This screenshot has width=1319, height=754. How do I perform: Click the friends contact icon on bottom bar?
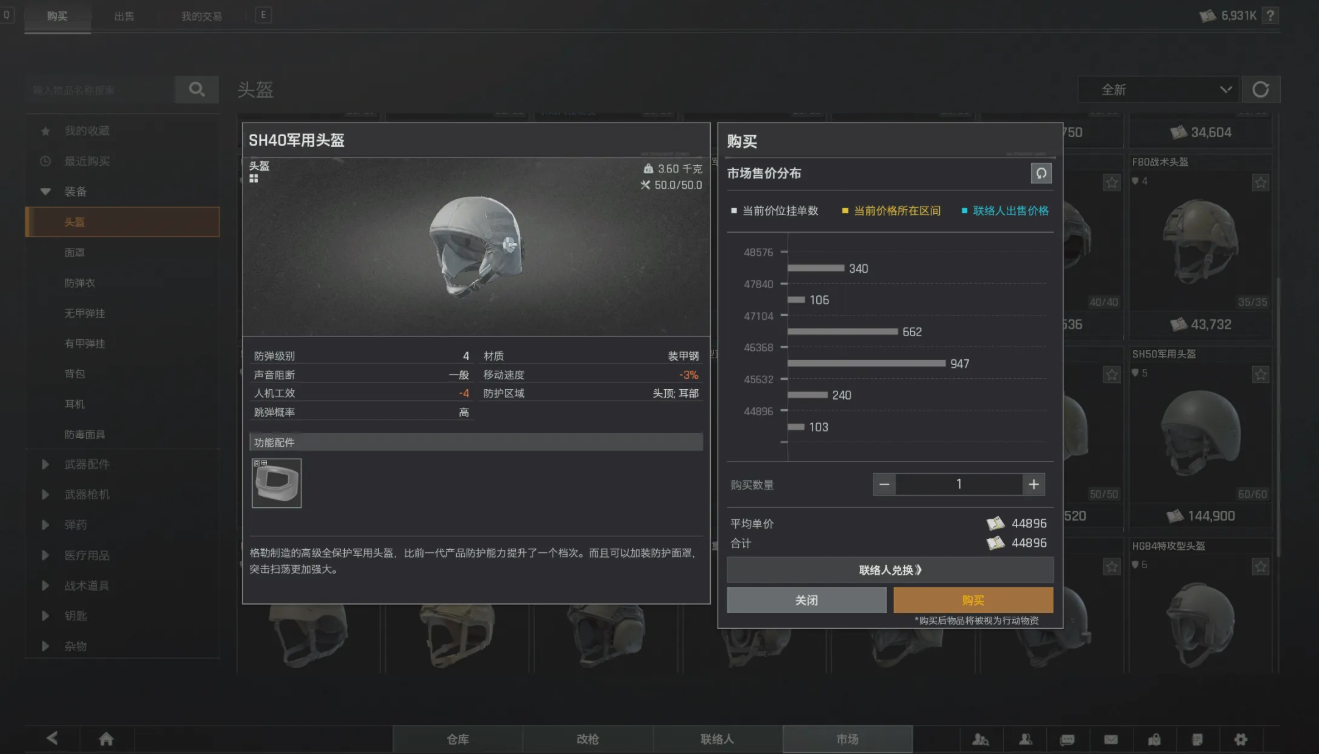pyautogui.click(x=1026, y=738)
